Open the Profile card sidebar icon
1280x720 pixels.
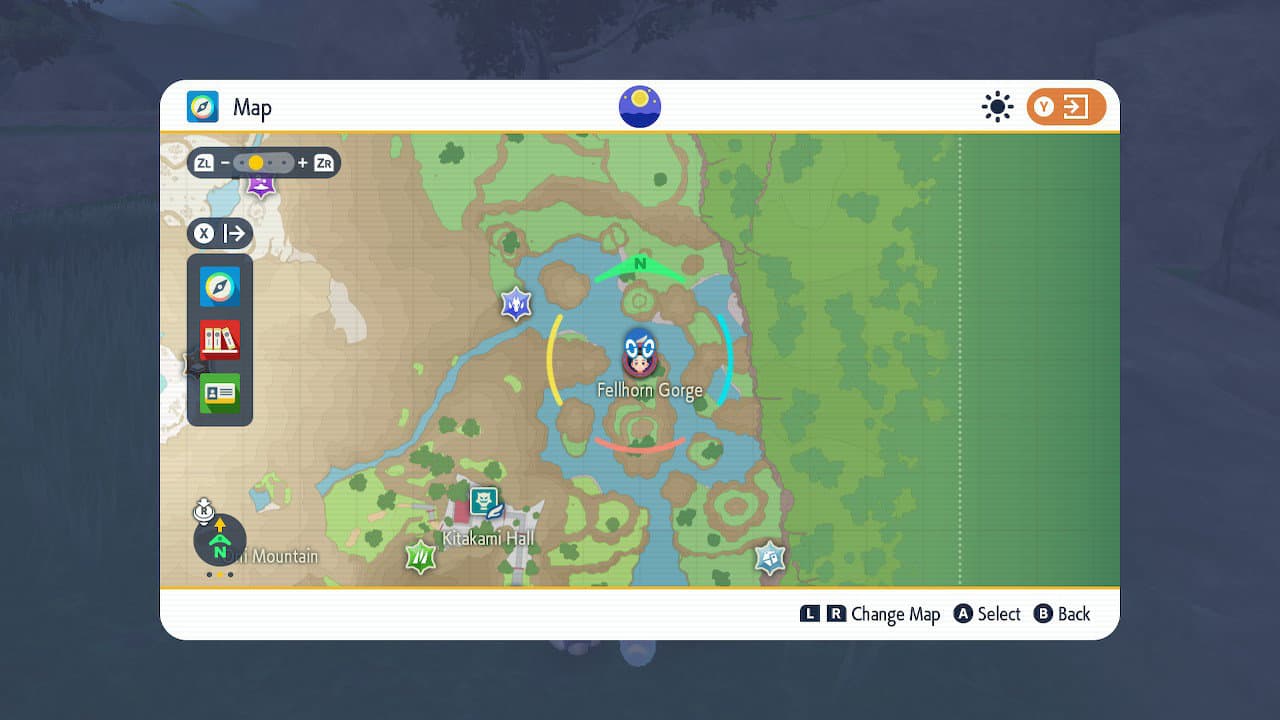[x=219, y=393]
